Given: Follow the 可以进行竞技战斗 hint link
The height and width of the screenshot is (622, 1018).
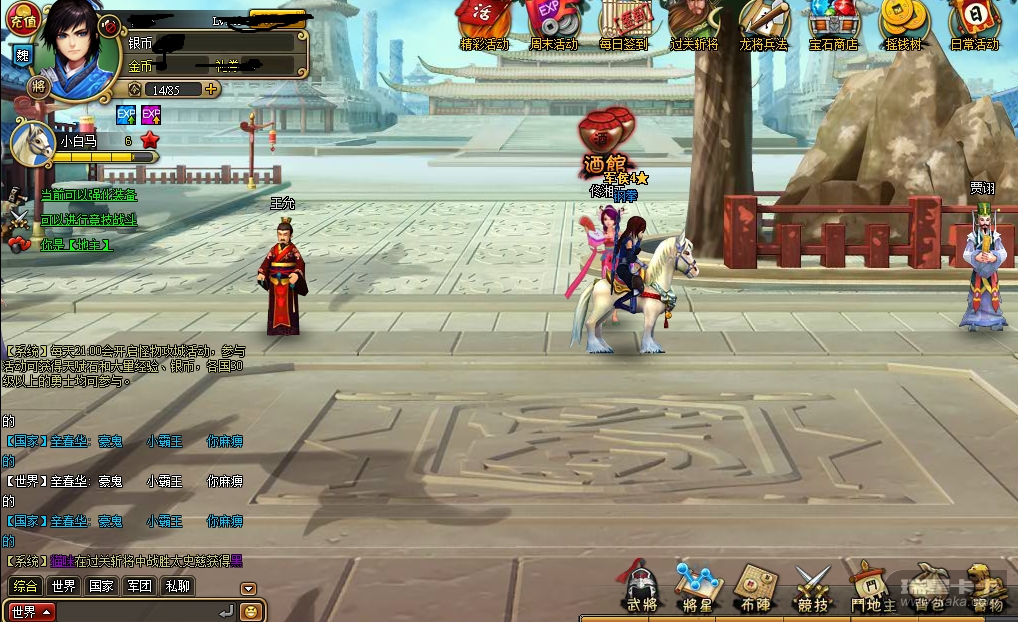Looking at the screenshot, I should (x=88, y=220).
